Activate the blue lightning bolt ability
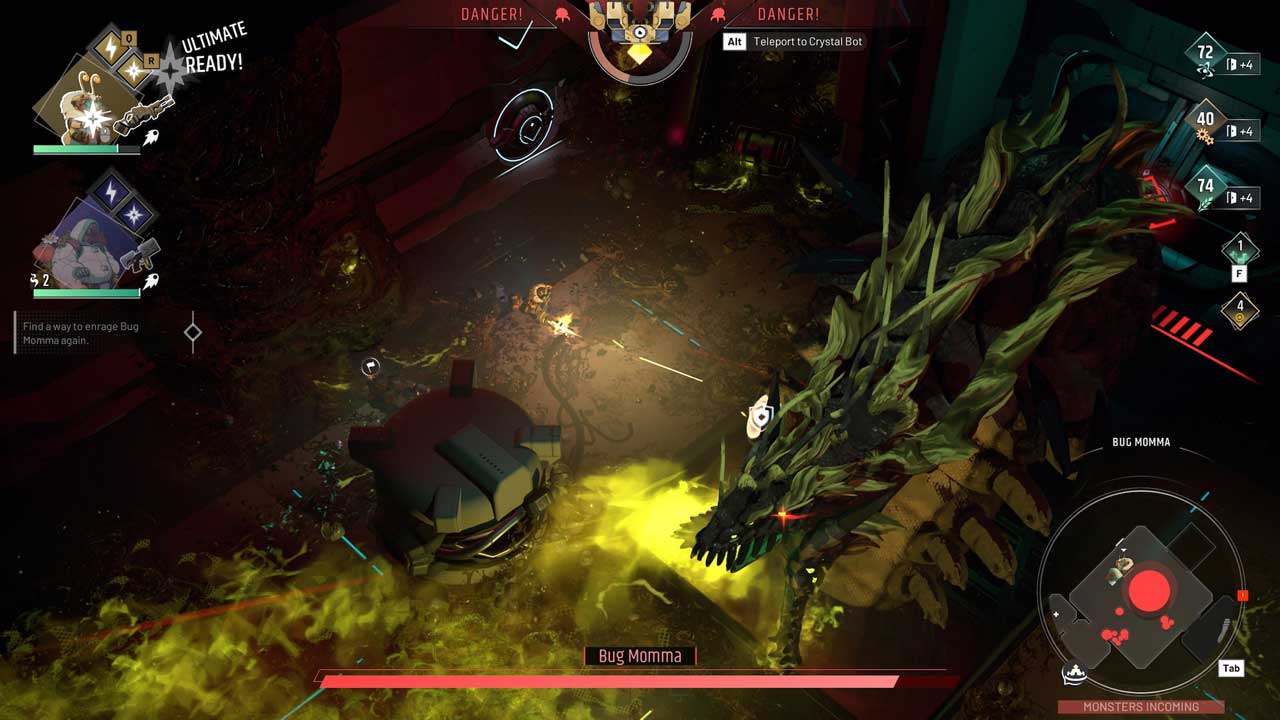Image resolution: width=1280 pixels, height=720 pixels. coord(111,188)
